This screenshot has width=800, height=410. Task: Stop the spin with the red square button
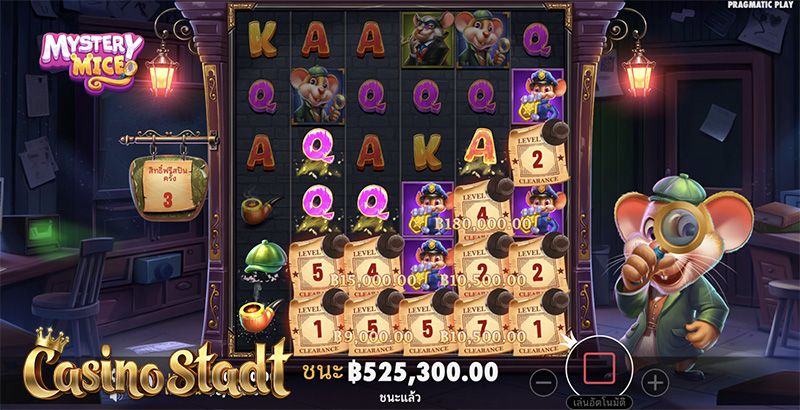(597, 367)
